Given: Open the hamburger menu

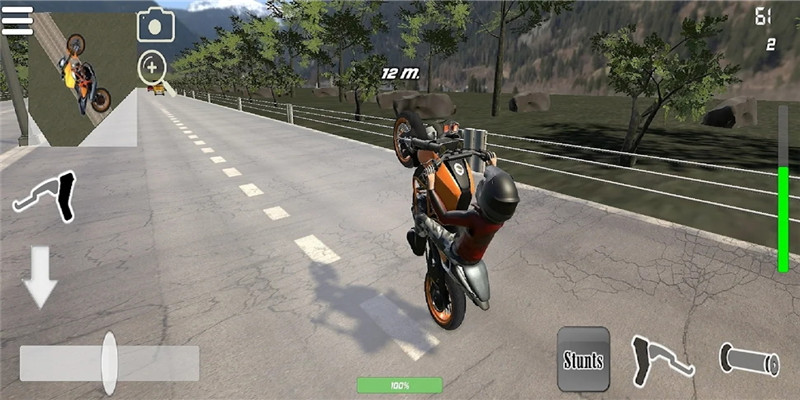Looking at the screenshot, I should tap(17, 21).
